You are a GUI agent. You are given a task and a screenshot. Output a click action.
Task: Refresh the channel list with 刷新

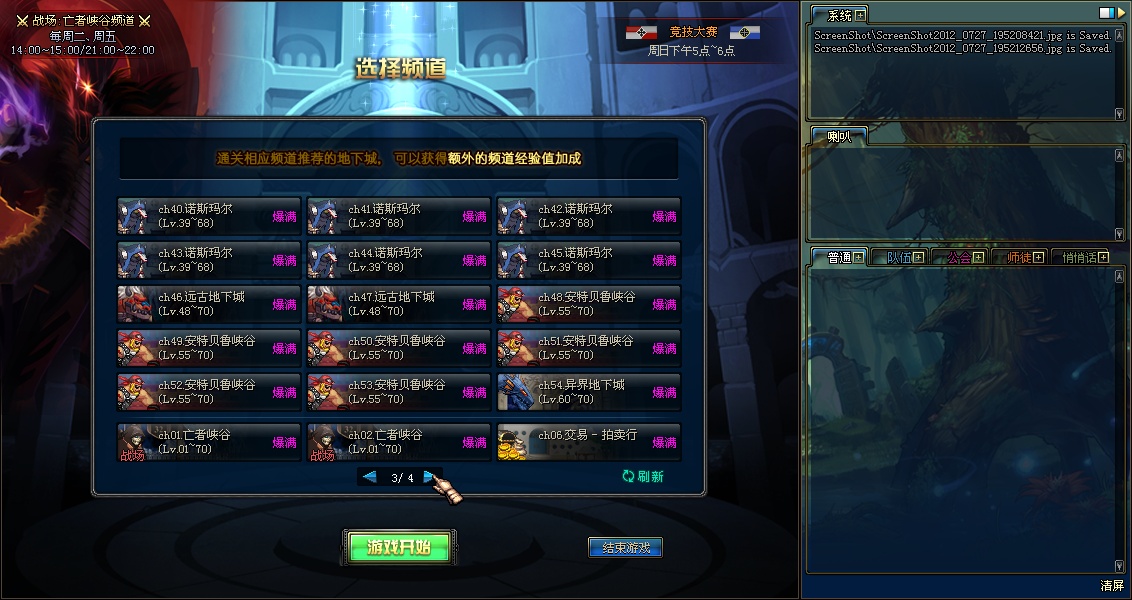pyautogui.click(x=643, y=477)
